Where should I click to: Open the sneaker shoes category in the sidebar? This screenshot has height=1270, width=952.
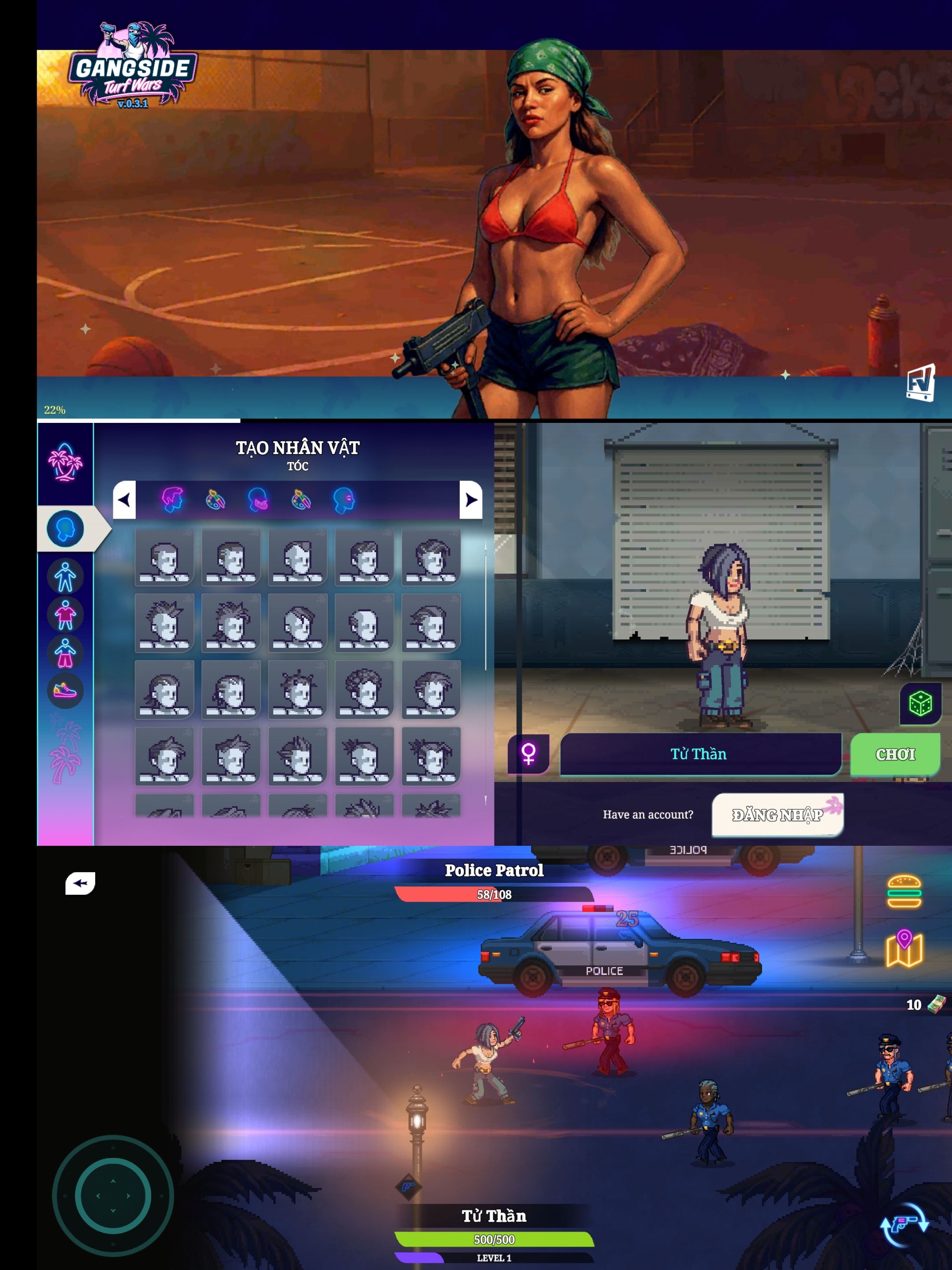65,690
